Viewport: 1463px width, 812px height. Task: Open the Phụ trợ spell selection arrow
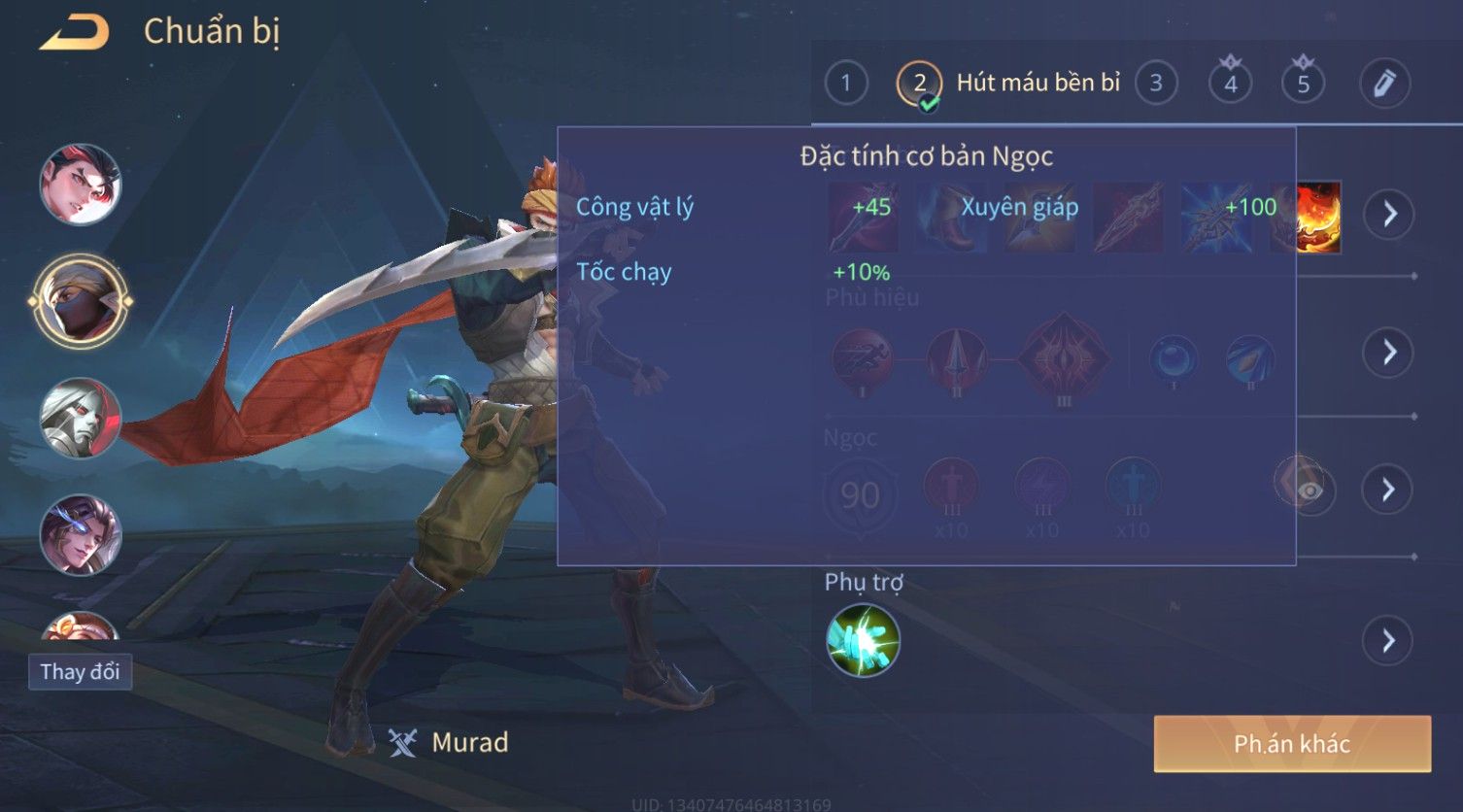coord(1389,640)
